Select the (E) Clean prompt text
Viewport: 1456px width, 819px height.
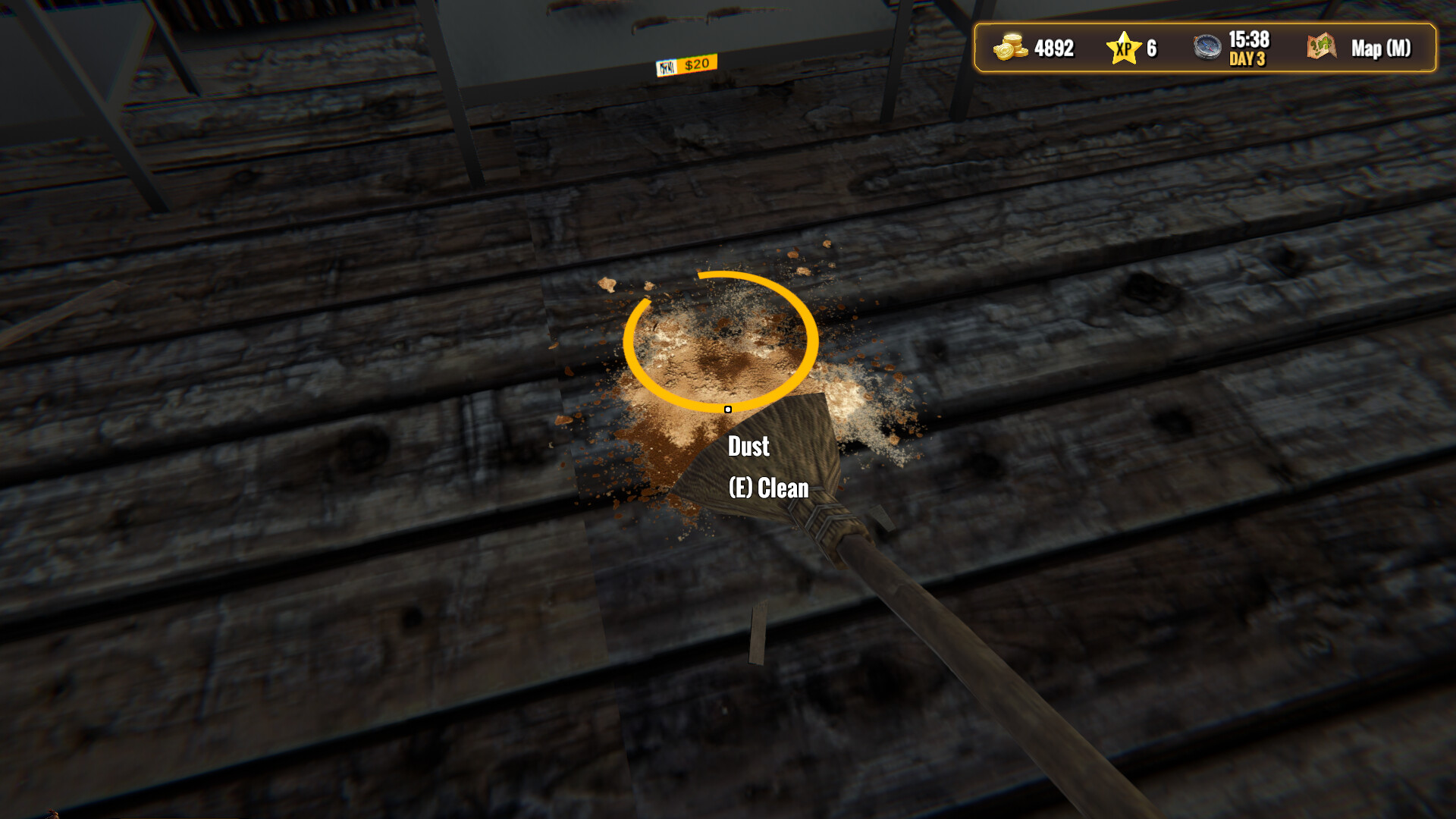[768, 488]
